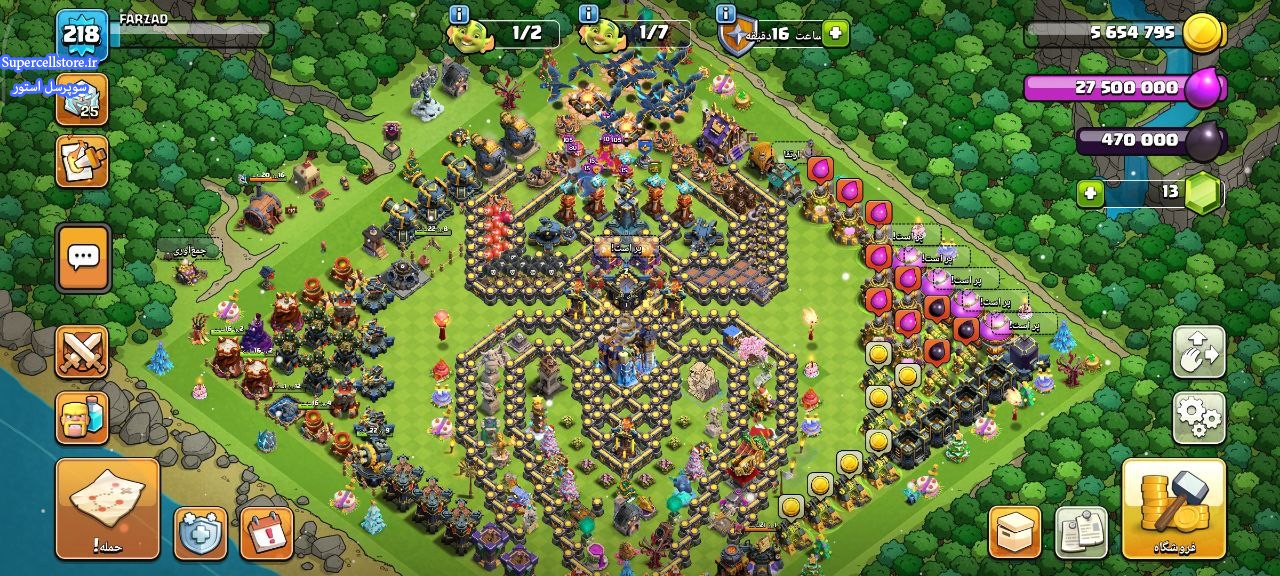Screen dimensions: 1280x576
Task: Tap the Attack map button
Action: [108, 507]
